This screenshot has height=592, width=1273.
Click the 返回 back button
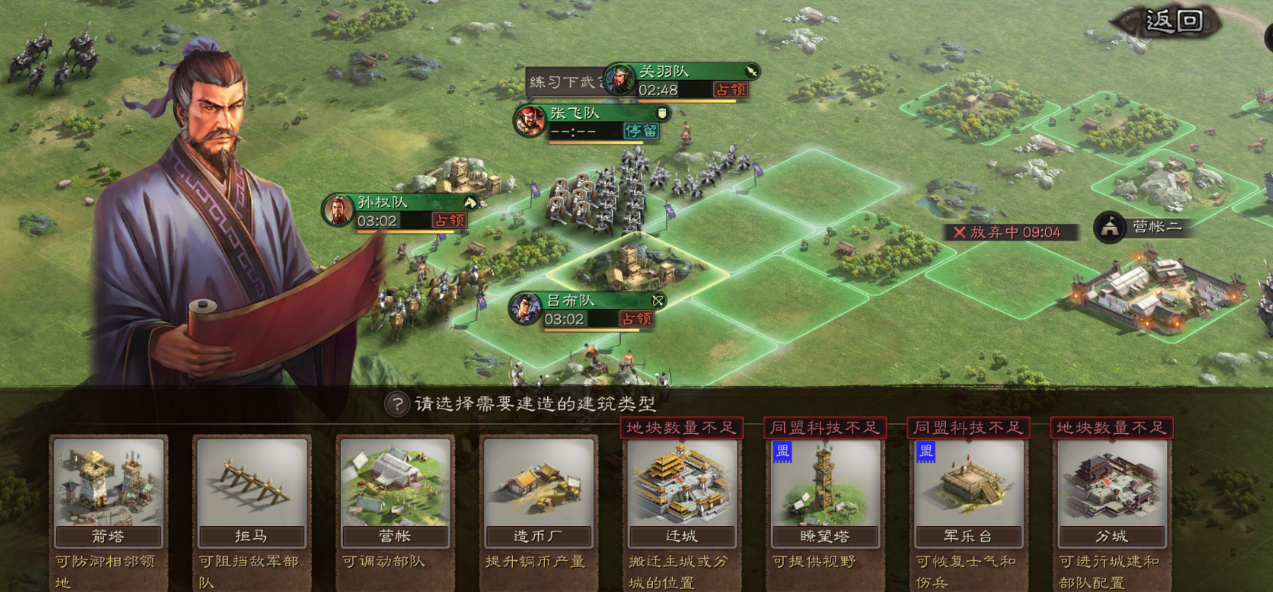click(1172, 22)
